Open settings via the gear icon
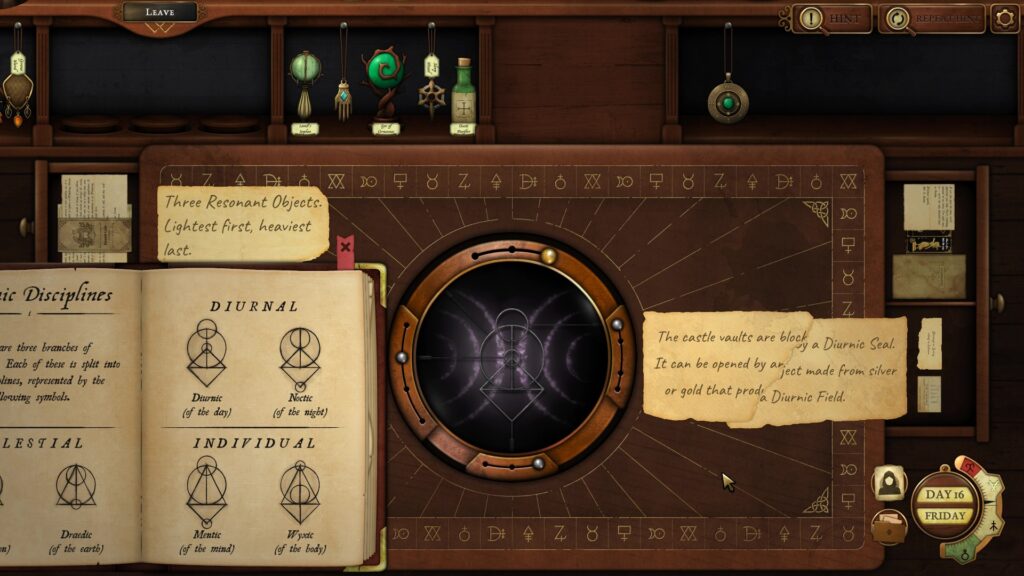 [1004, 18]
